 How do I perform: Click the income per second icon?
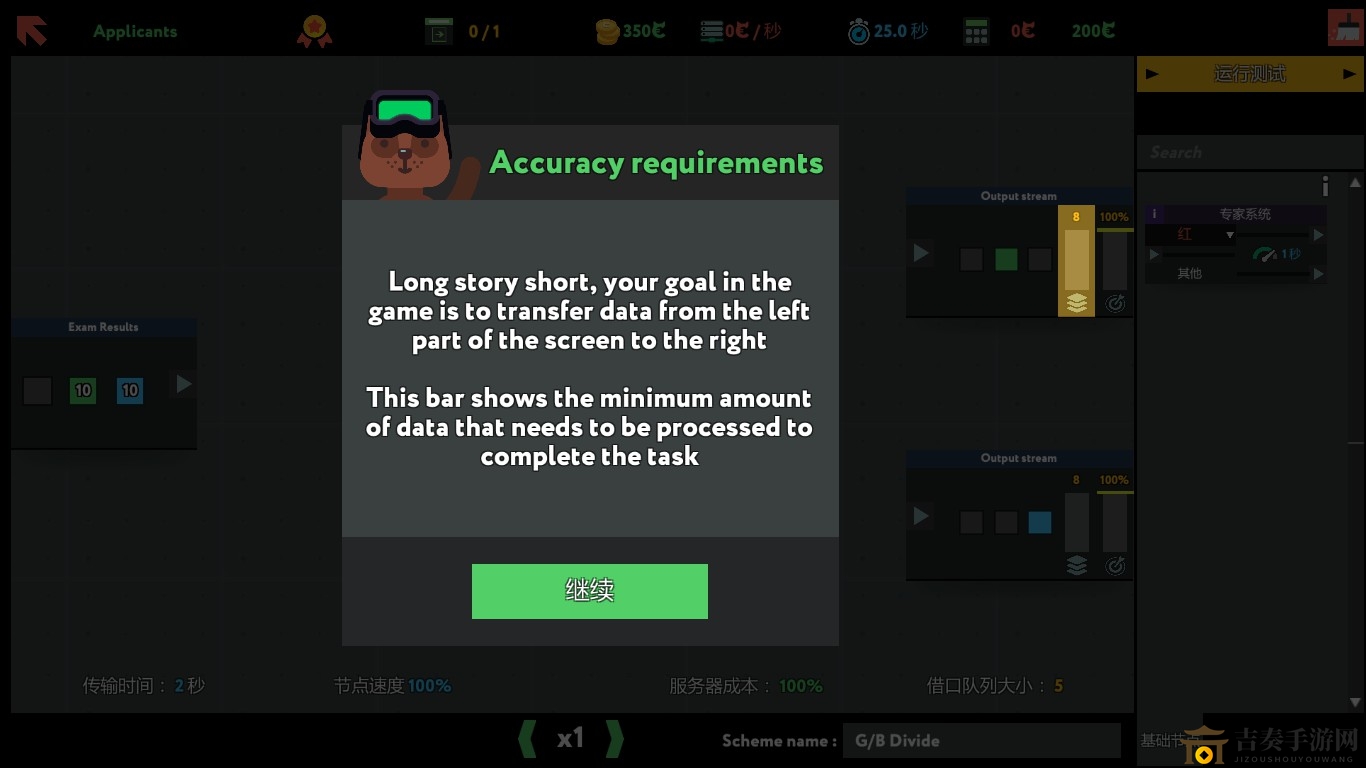click(711, 30)
